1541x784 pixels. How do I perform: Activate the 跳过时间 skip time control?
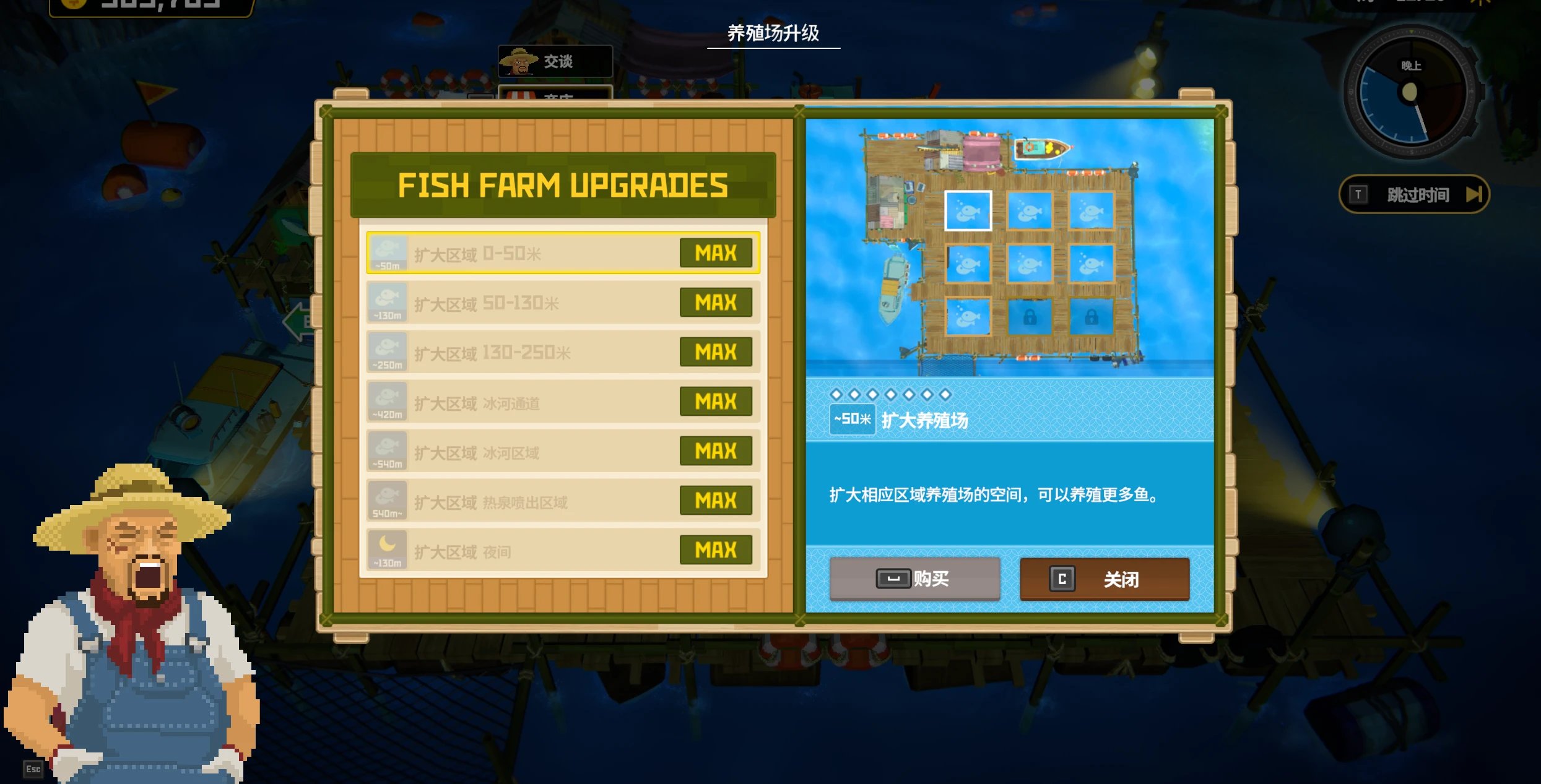tap(1416, 194)
